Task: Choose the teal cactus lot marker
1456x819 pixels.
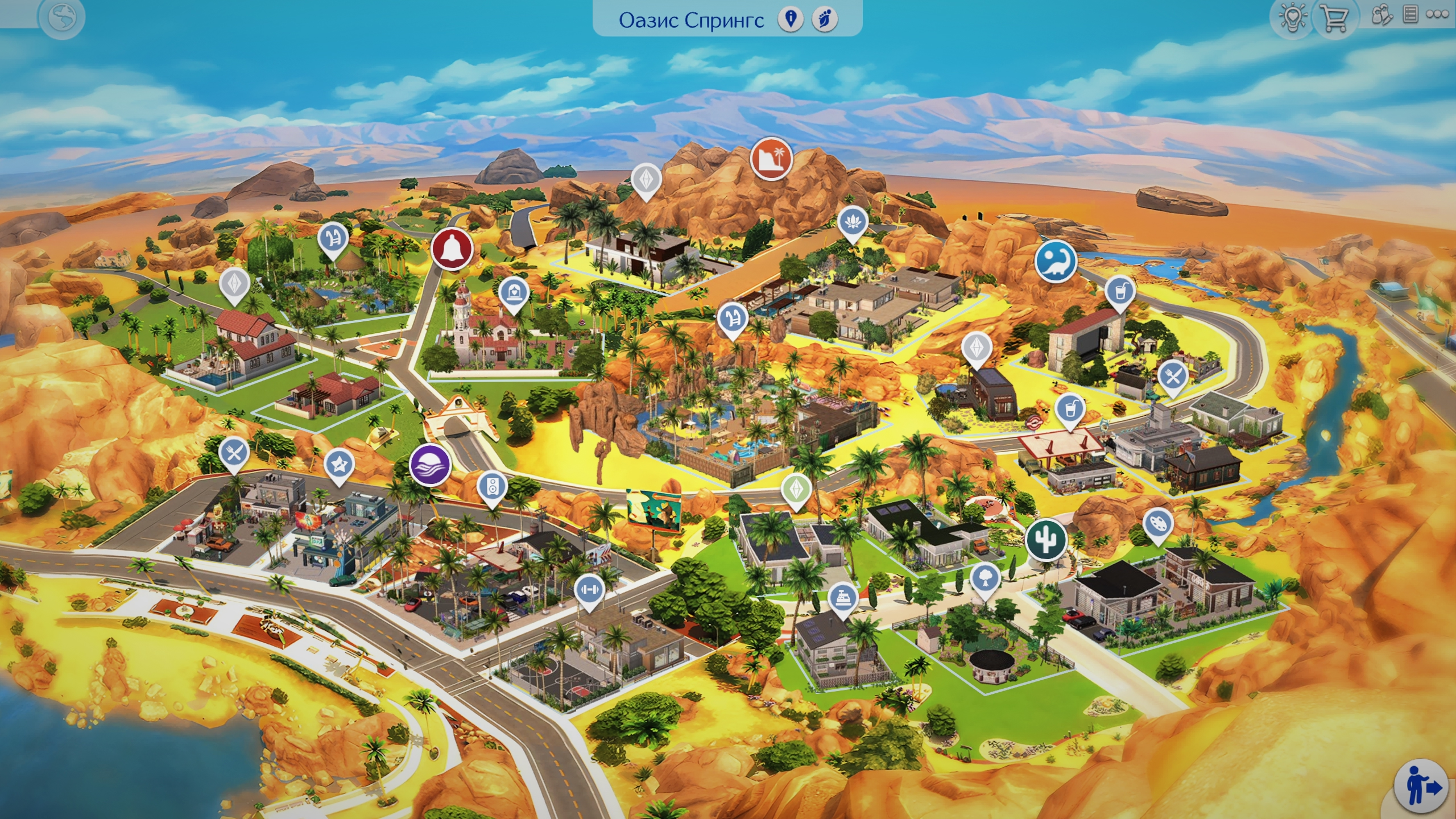Action: (x=1045, y=539)
